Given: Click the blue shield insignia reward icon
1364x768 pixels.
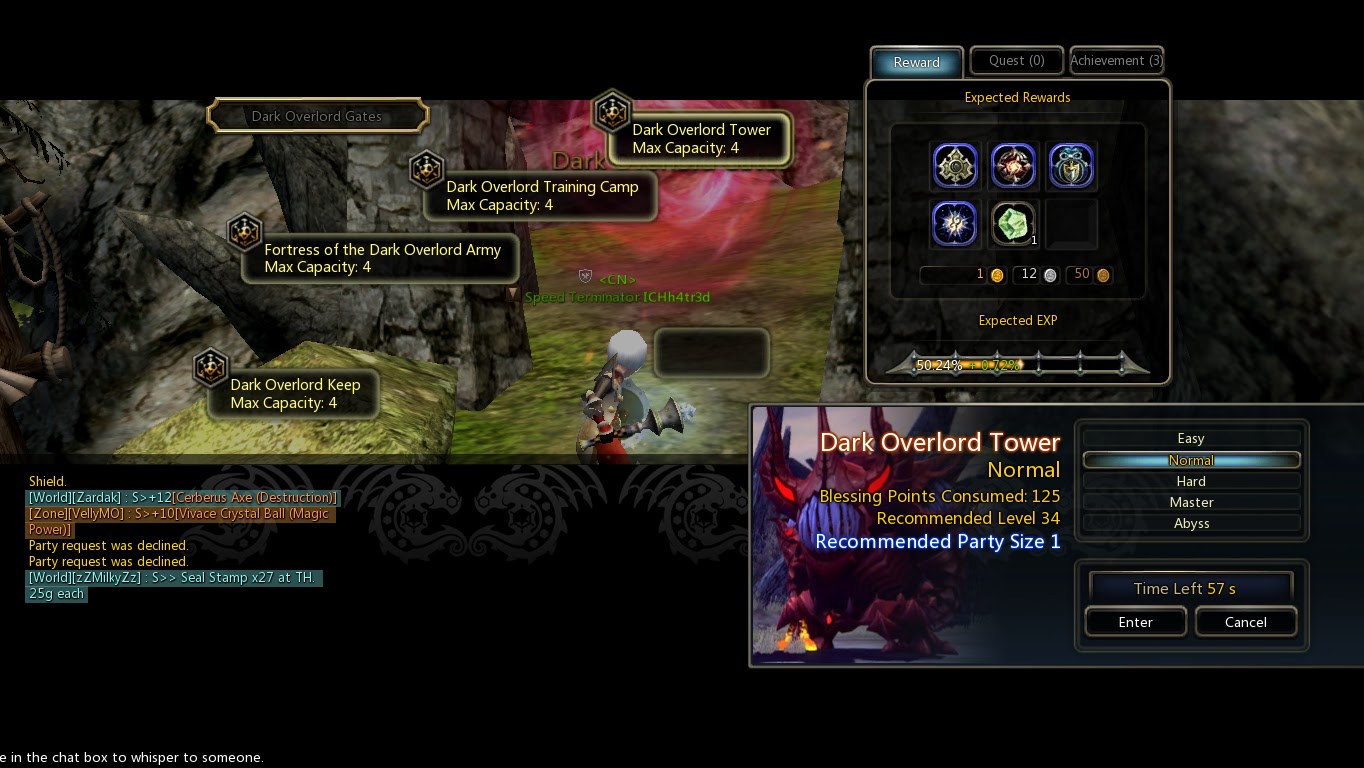Looking at the screenshot, I should [x=1071, y=165].
